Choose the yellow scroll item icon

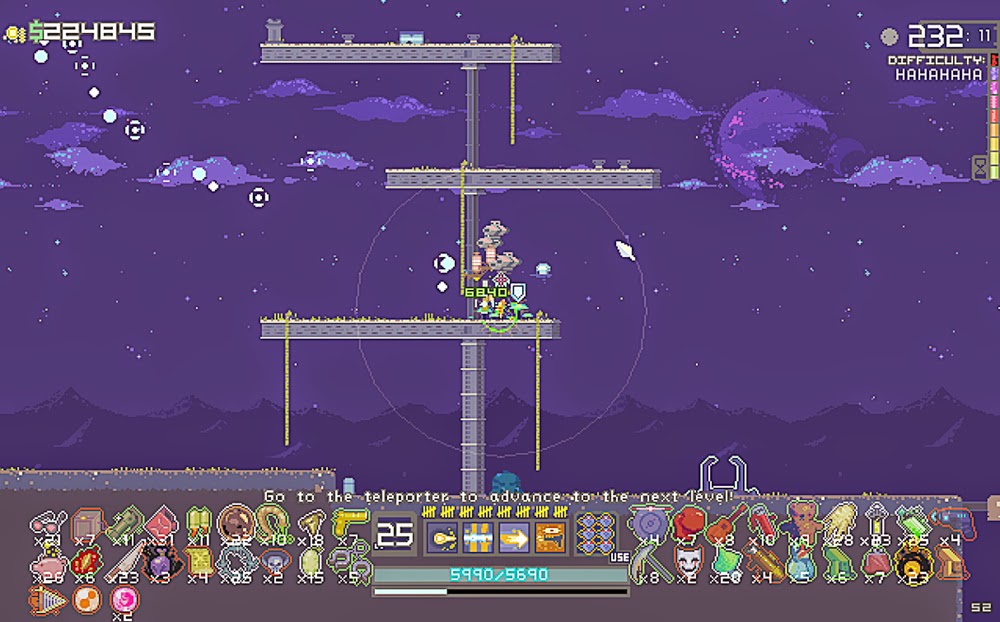coord(198,564)
